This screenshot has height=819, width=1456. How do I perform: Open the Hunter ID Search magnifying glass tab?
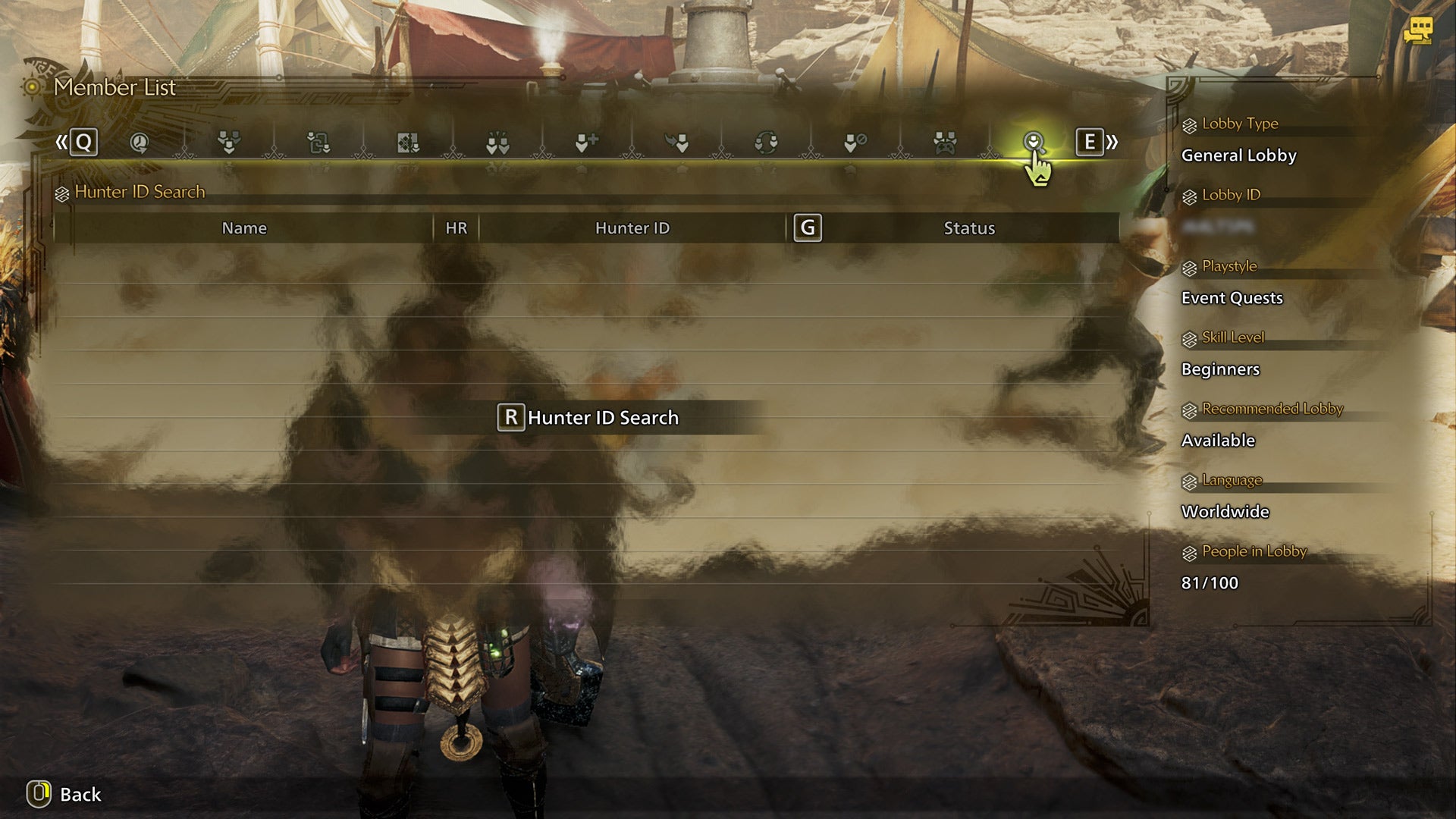coord(1035,143)
